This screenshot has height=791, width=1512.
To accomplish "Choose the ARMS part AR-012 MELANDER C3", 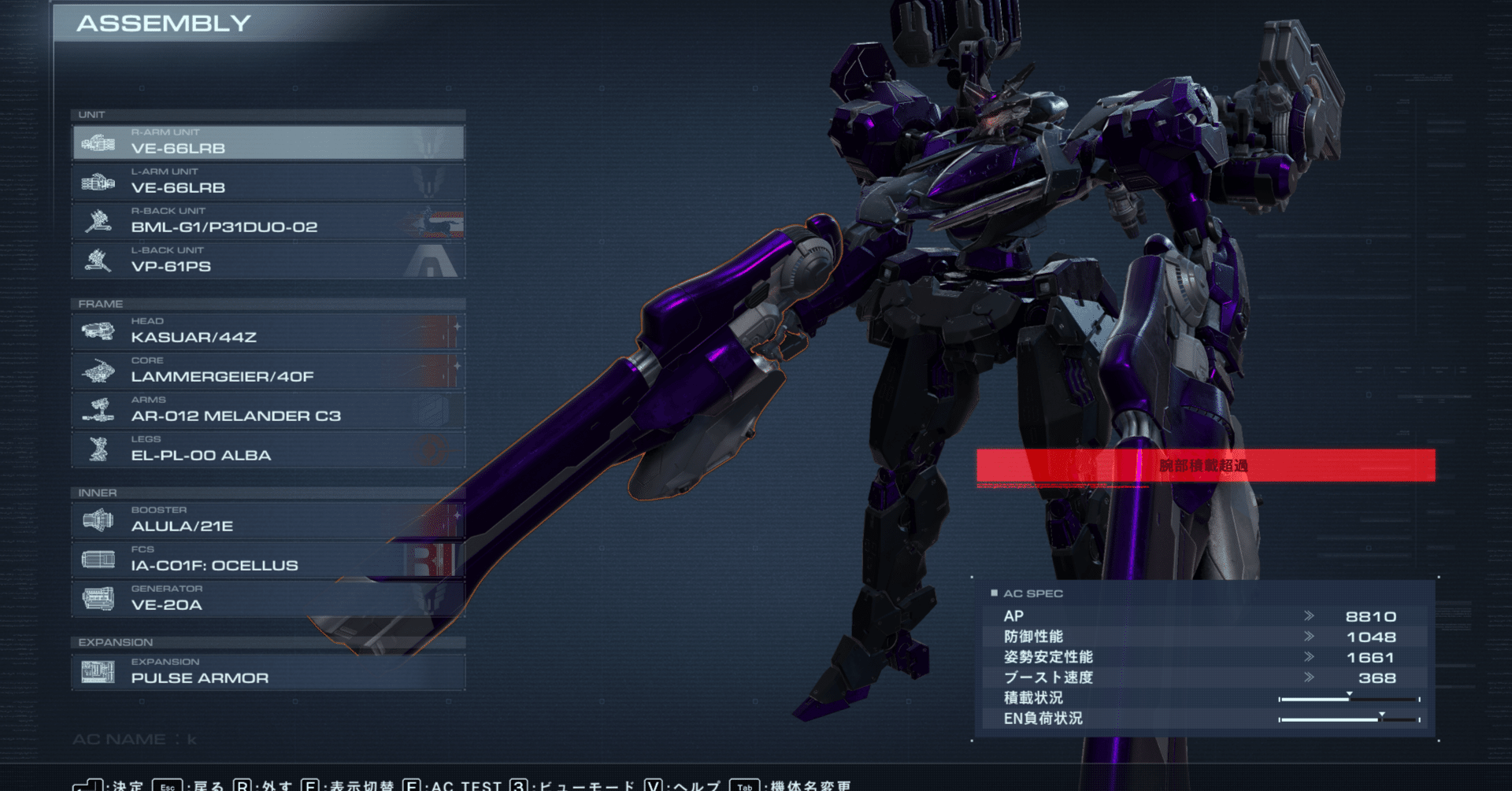I will pyautogui.click(x=268, y=410).
